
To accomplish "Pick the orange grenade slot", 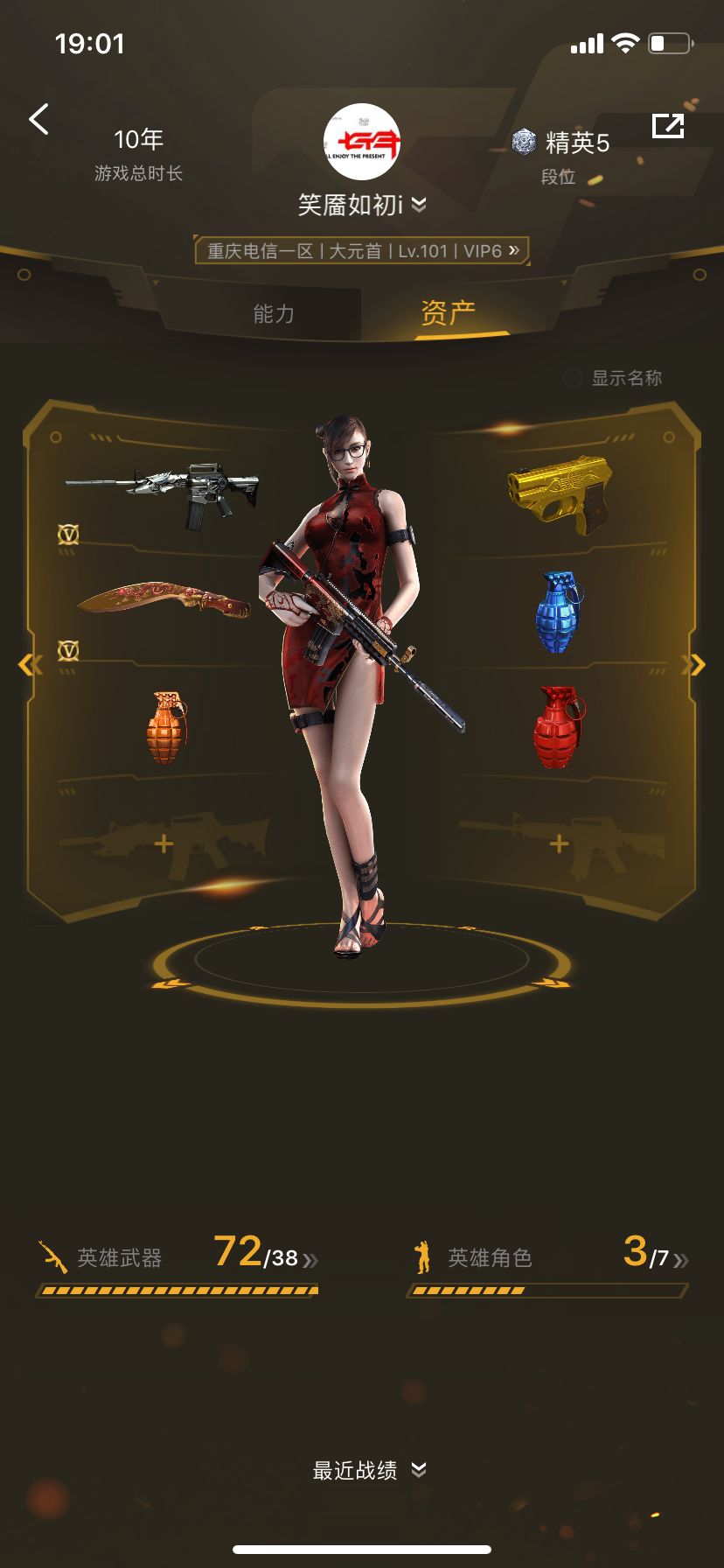I will pyautogui.click(x=165, y=727).
